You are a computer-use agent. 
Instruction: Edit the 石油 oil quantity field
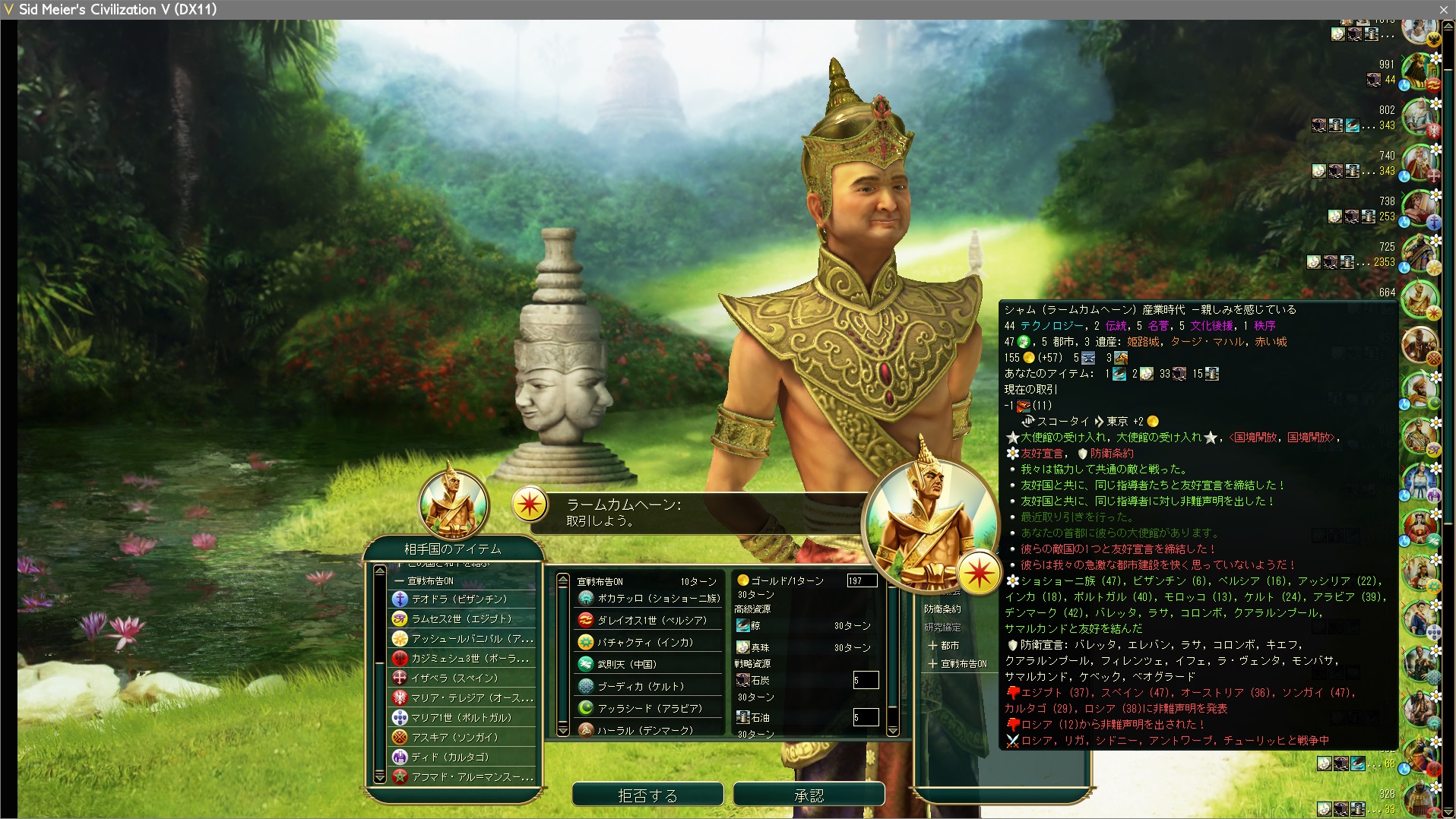click(x=866, y=717)
